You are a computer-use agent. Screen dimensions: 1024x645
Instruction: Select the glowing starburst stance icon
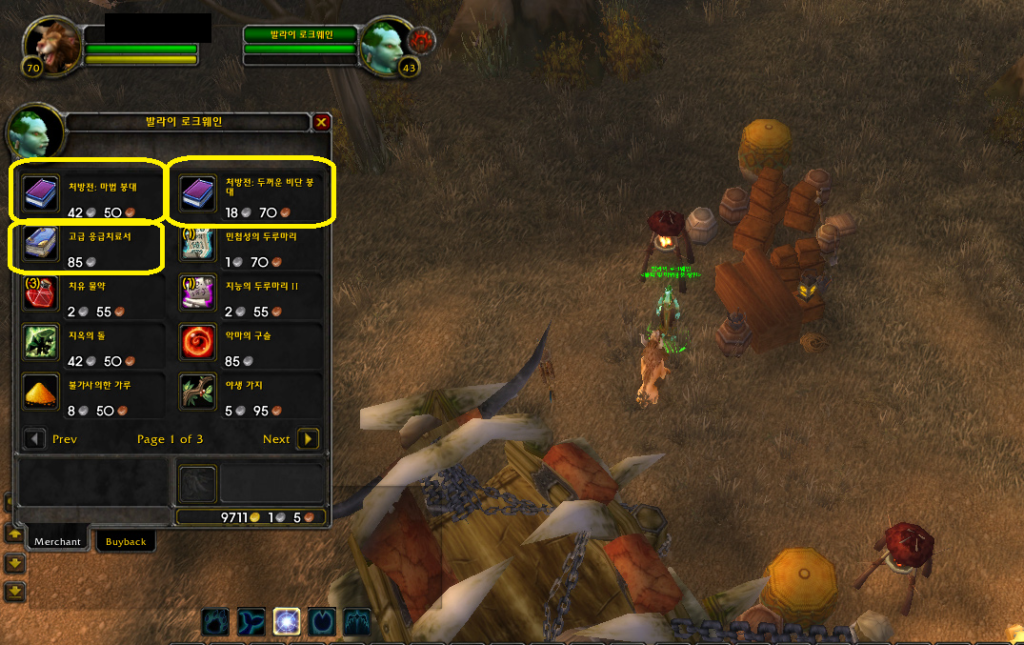coord(287,622)
